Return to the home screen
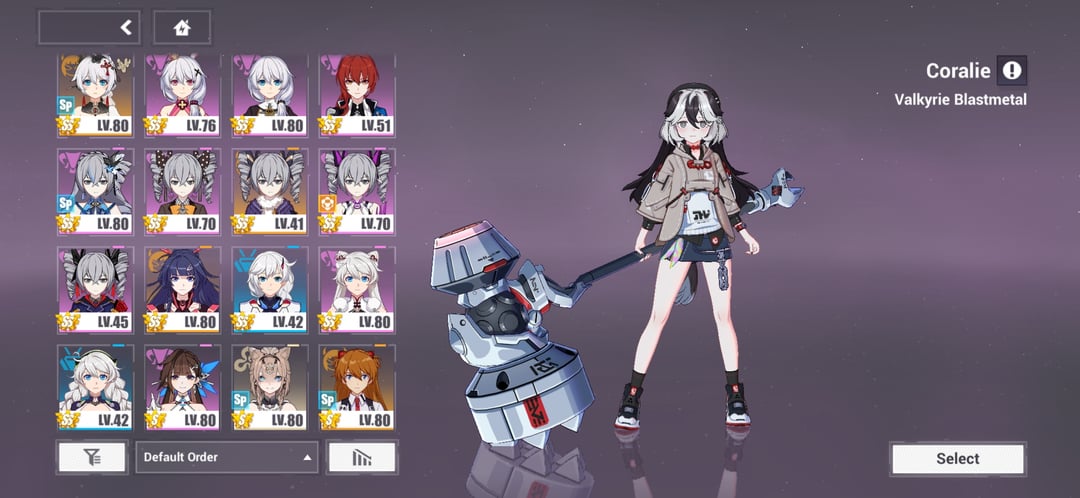This screenshot has height=498, width=1080. pos(182,27)
